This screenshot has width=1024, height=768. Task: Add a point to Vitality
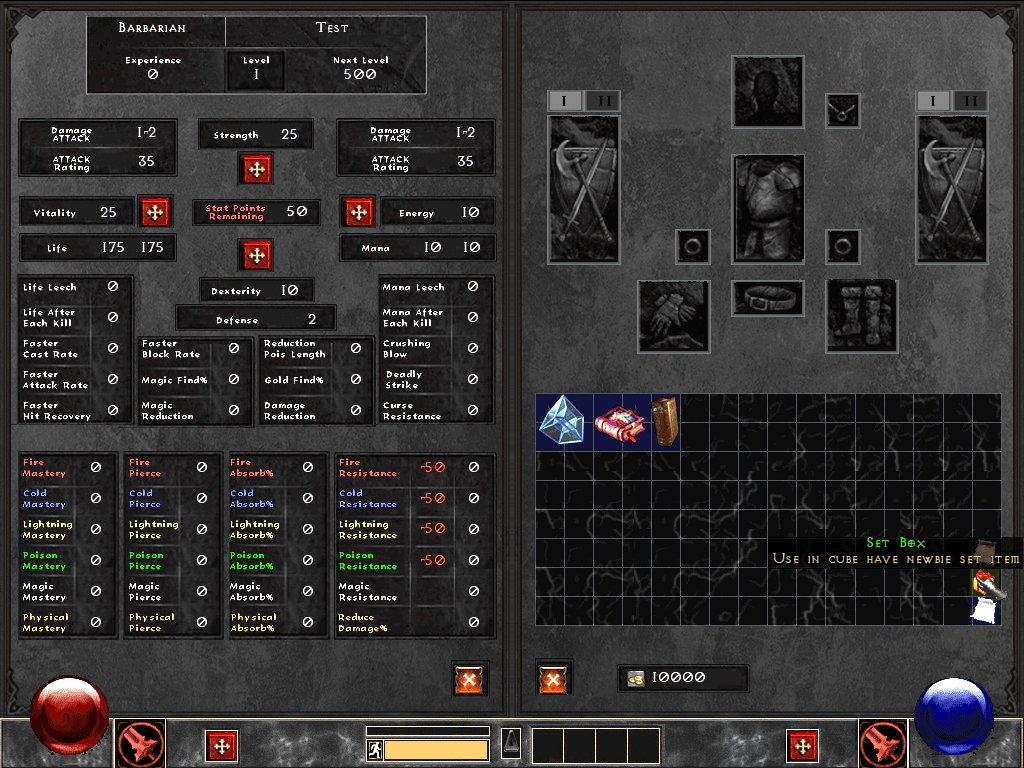[155, 212]
